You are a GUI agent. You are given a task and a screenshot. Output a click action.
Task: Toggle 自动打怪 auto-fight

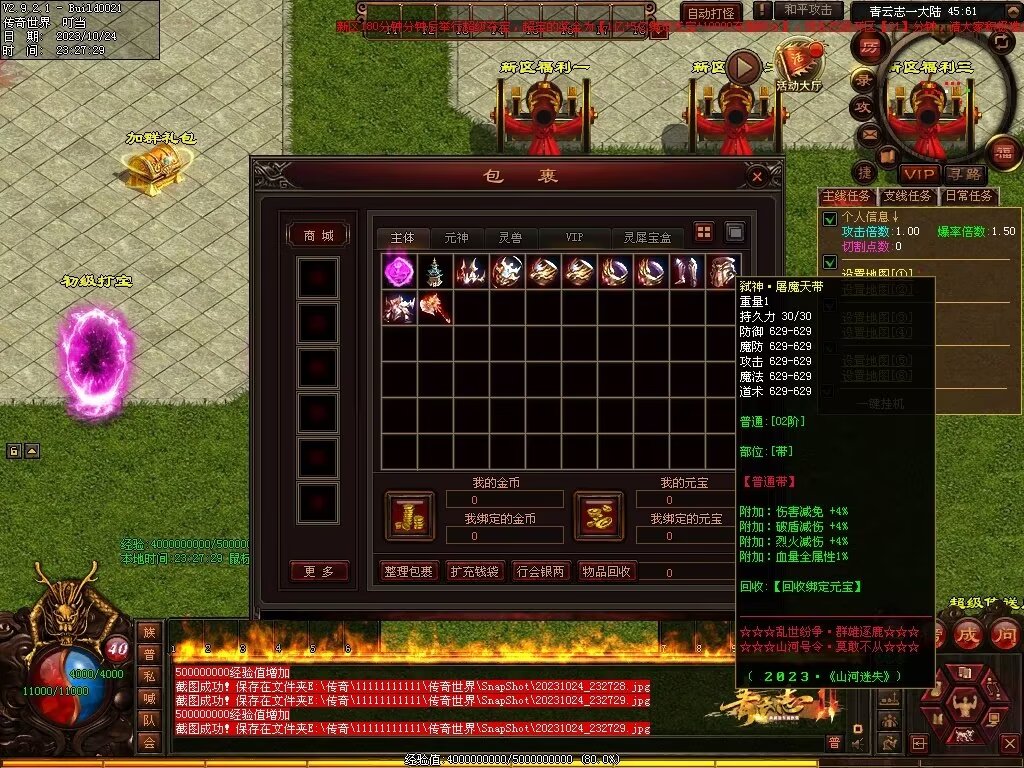711,13
